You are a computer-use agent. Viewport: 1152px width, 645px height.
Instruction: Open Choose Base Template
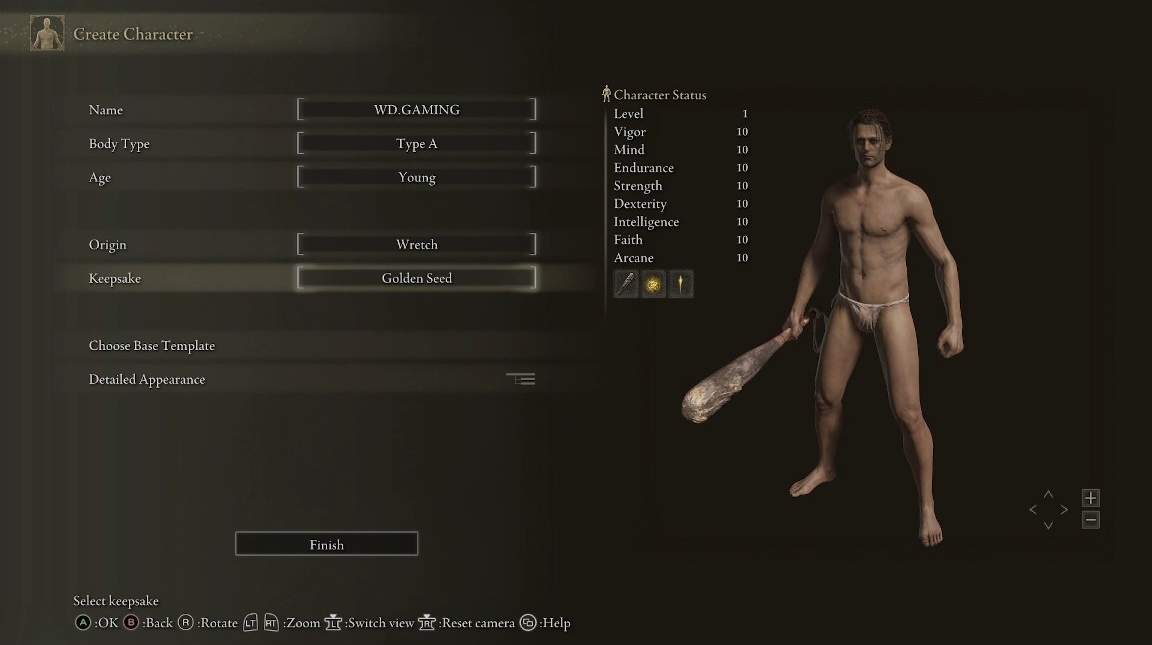coord(152,346)
